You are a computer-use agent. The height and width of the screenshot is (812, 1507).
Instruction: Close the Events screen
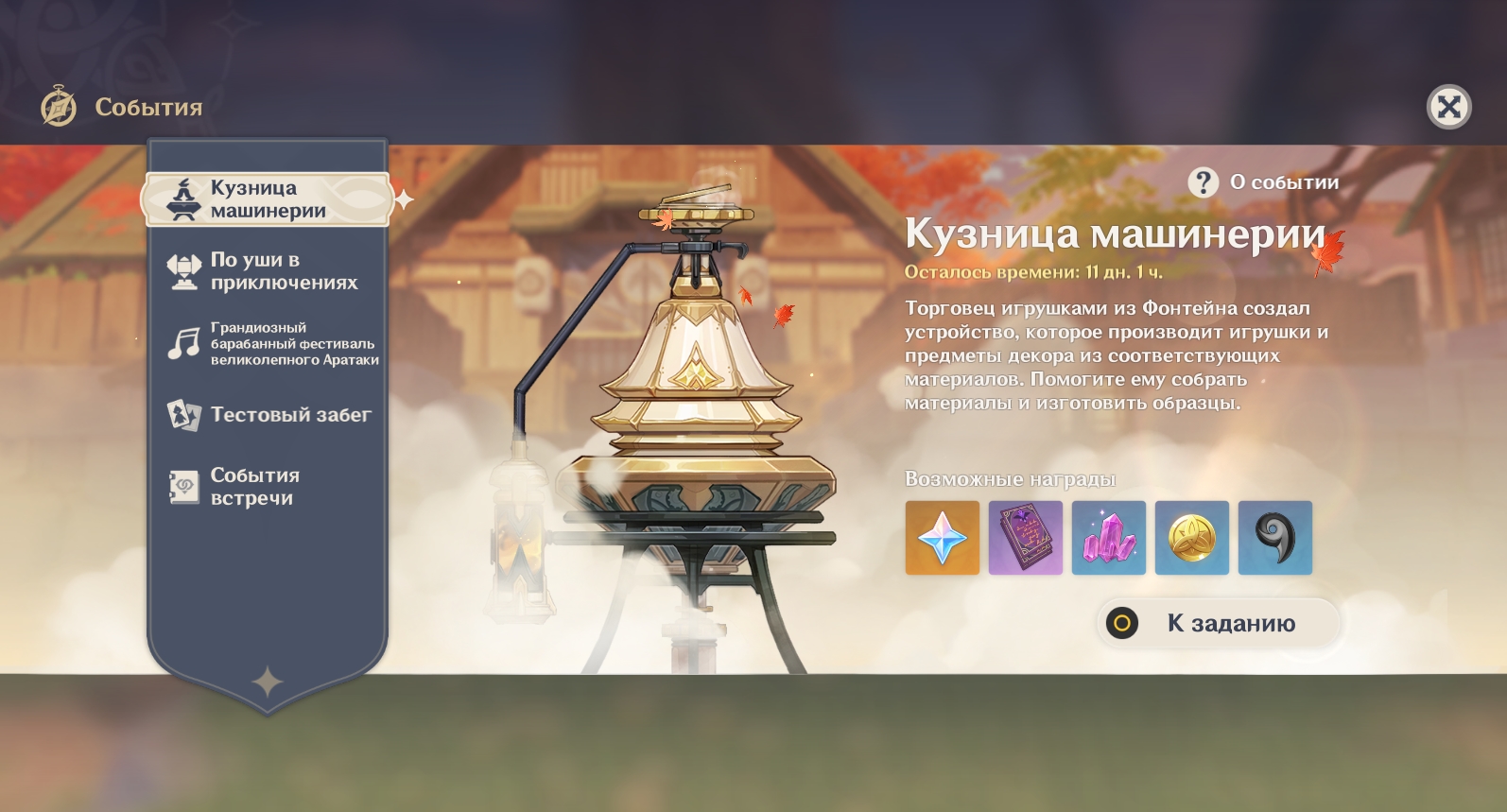[1448, 107]
